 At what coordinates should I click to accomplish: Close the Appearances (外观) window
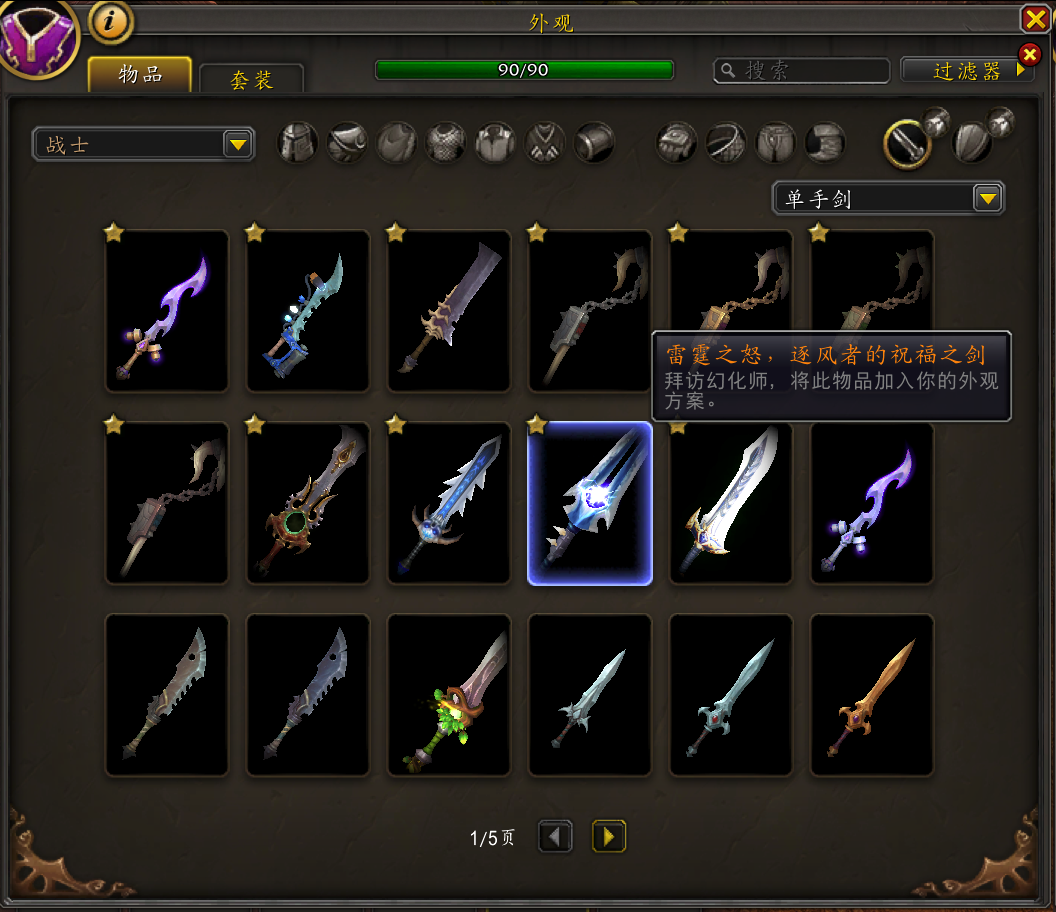1034,19
